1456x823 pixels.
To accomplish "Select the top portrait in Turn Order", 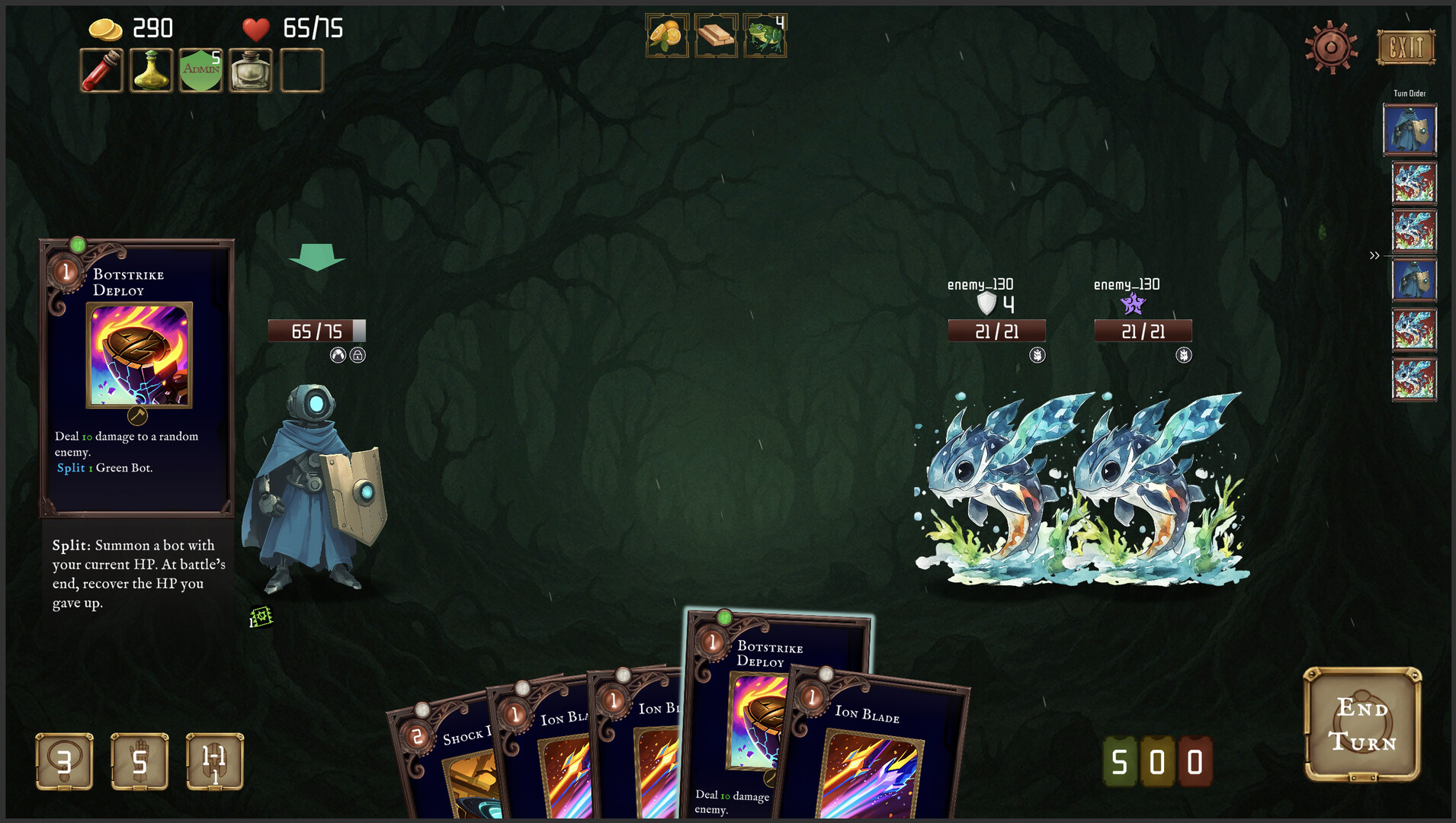I will (x=1409, y=129).
